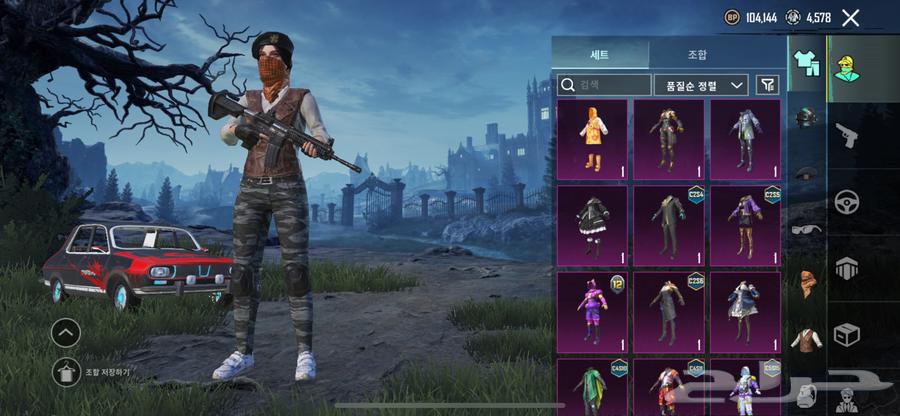Open the box crate section
The height and width of the screenshot is (416, 900).
point(846,334)
